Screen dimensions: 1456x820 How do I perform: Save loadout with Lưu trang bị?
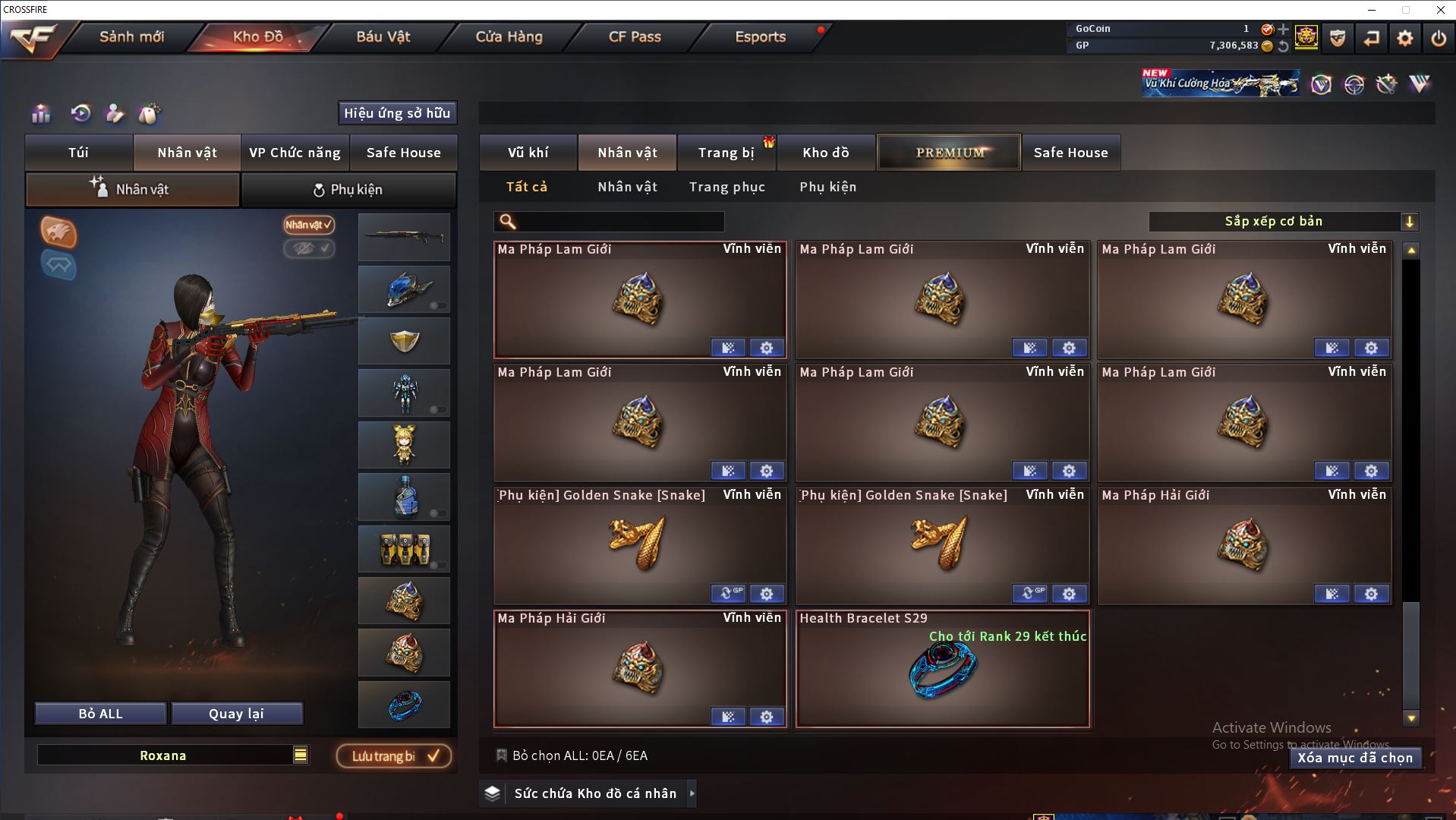(x=394, y=756)
